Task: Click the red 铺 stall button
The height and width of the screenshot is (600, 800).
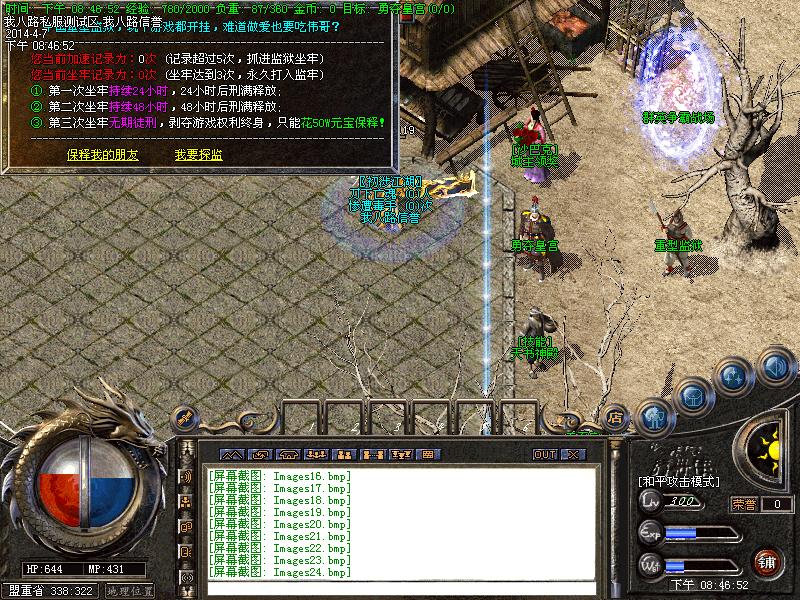Action: 768,562
